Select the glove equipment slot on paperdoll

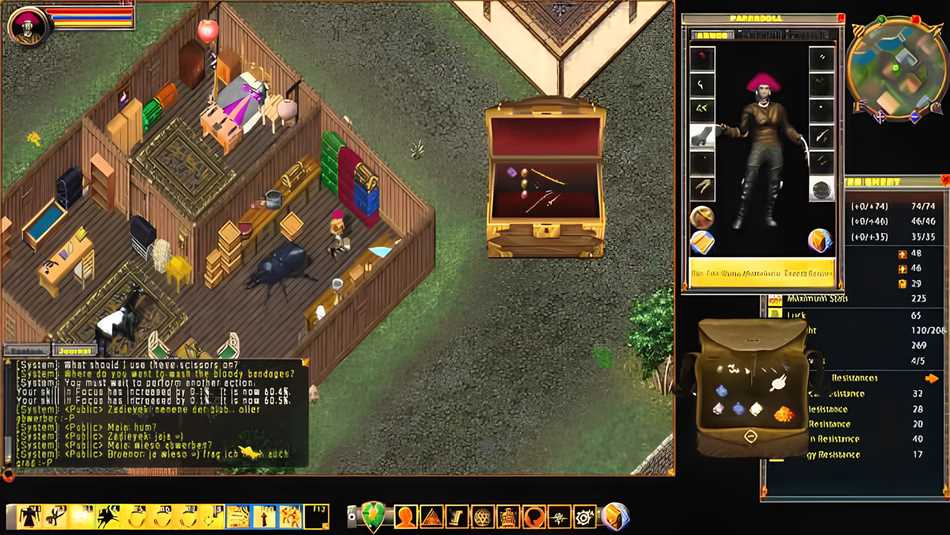tap(703, 135)
